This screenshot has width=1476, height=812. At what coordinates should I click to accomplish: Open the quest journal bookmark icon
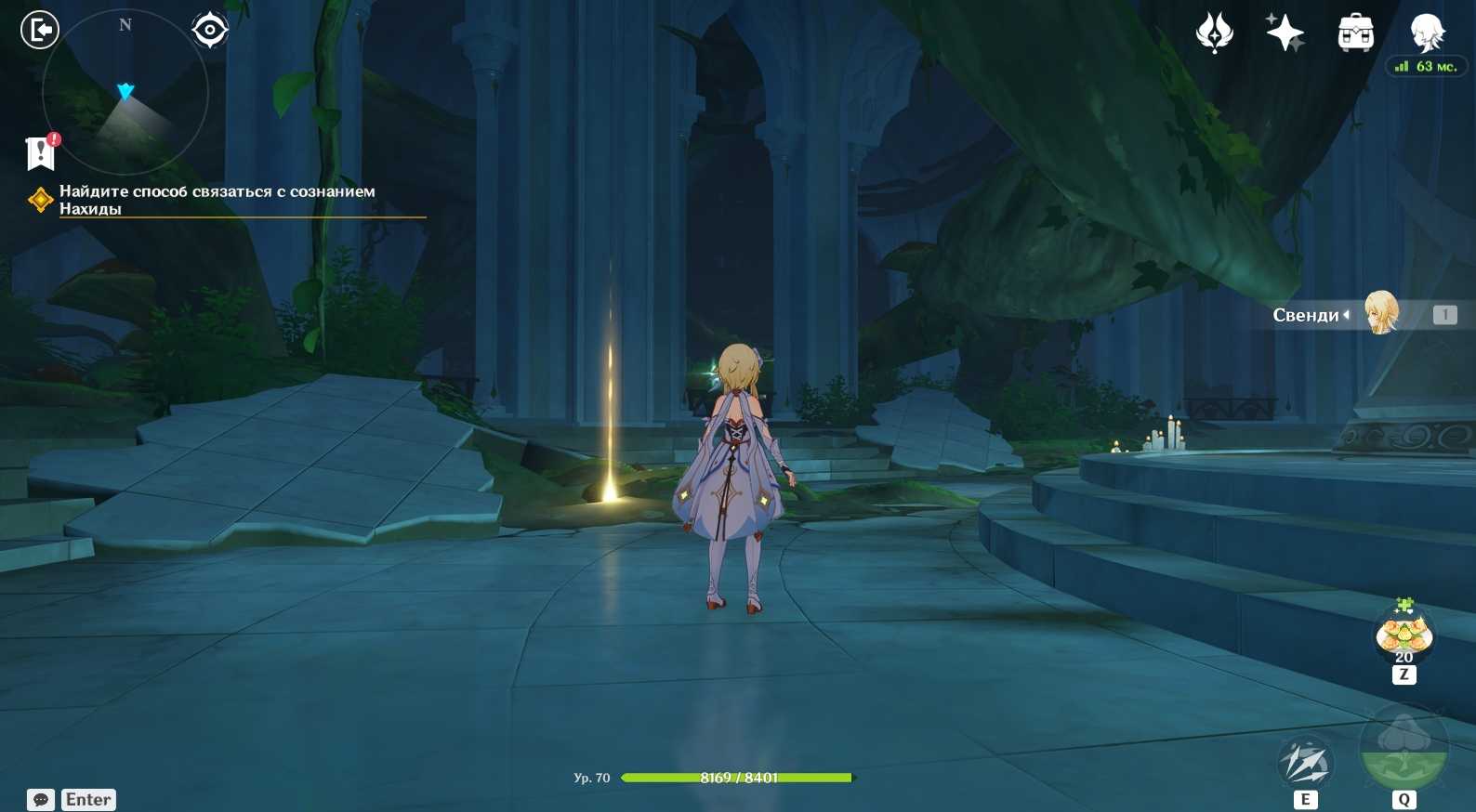(x=41, y=153)
